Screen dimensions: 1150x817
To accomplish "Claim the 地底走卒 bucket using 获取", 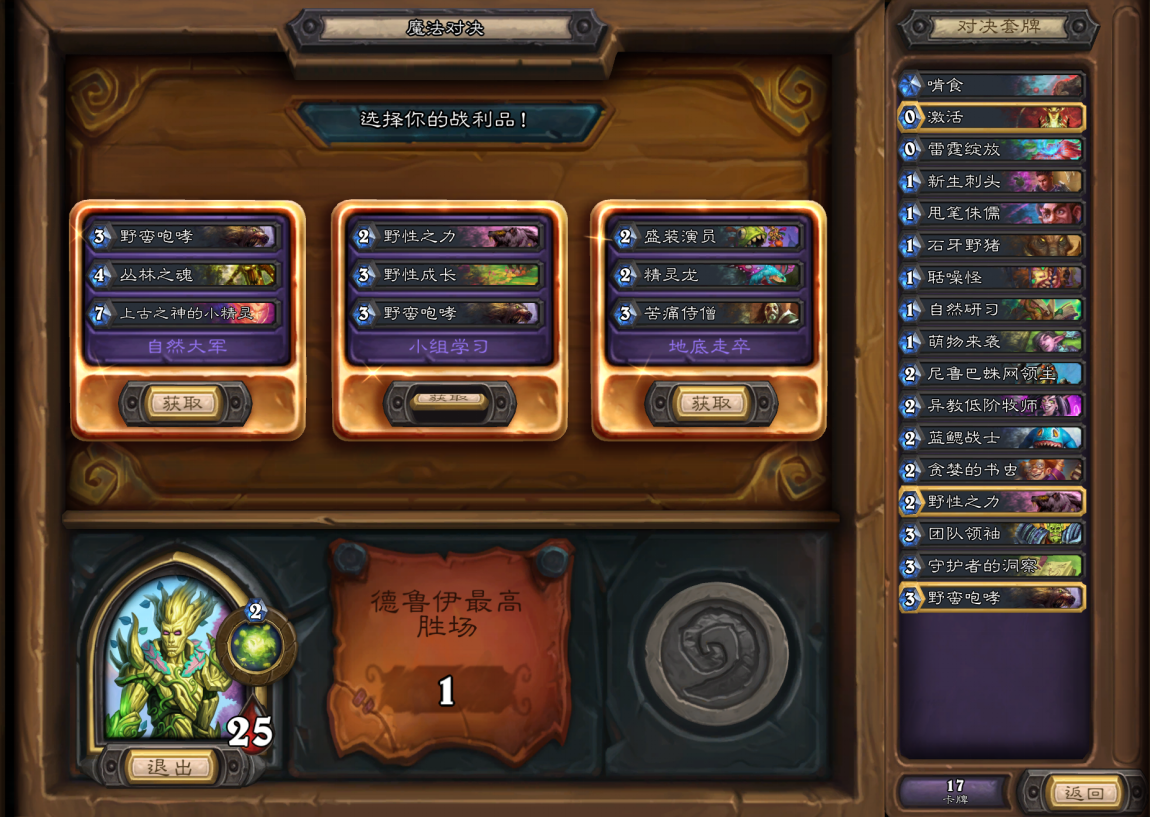I will [710, 403].
